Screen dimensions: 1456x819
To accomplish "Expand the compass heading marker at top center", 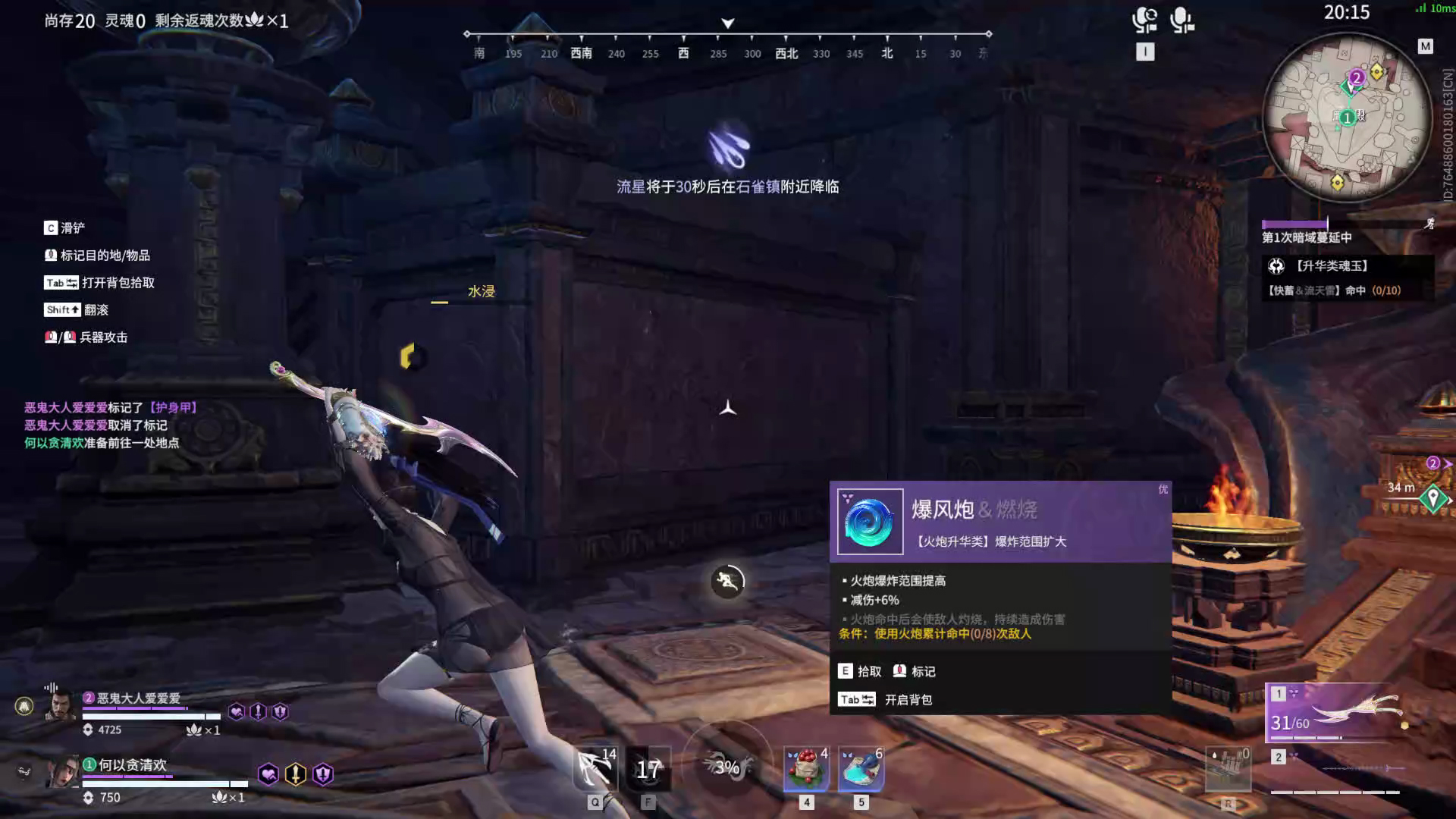I will point(727,23).
